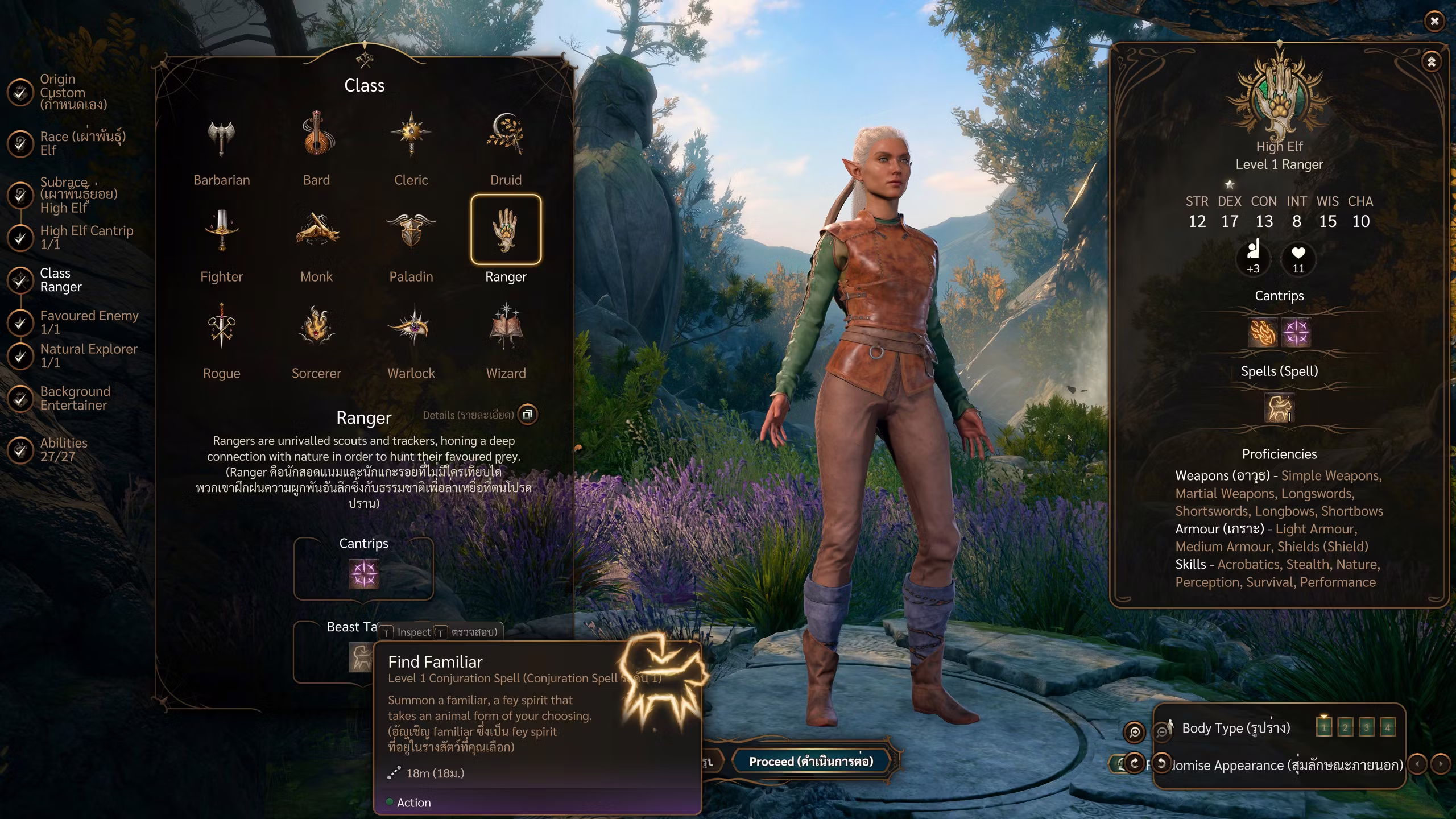The height and width of the screenshot is (819, 1456).
Task: Select the Monk class icon
Action: pyautogui.click(x=316, y=231)
